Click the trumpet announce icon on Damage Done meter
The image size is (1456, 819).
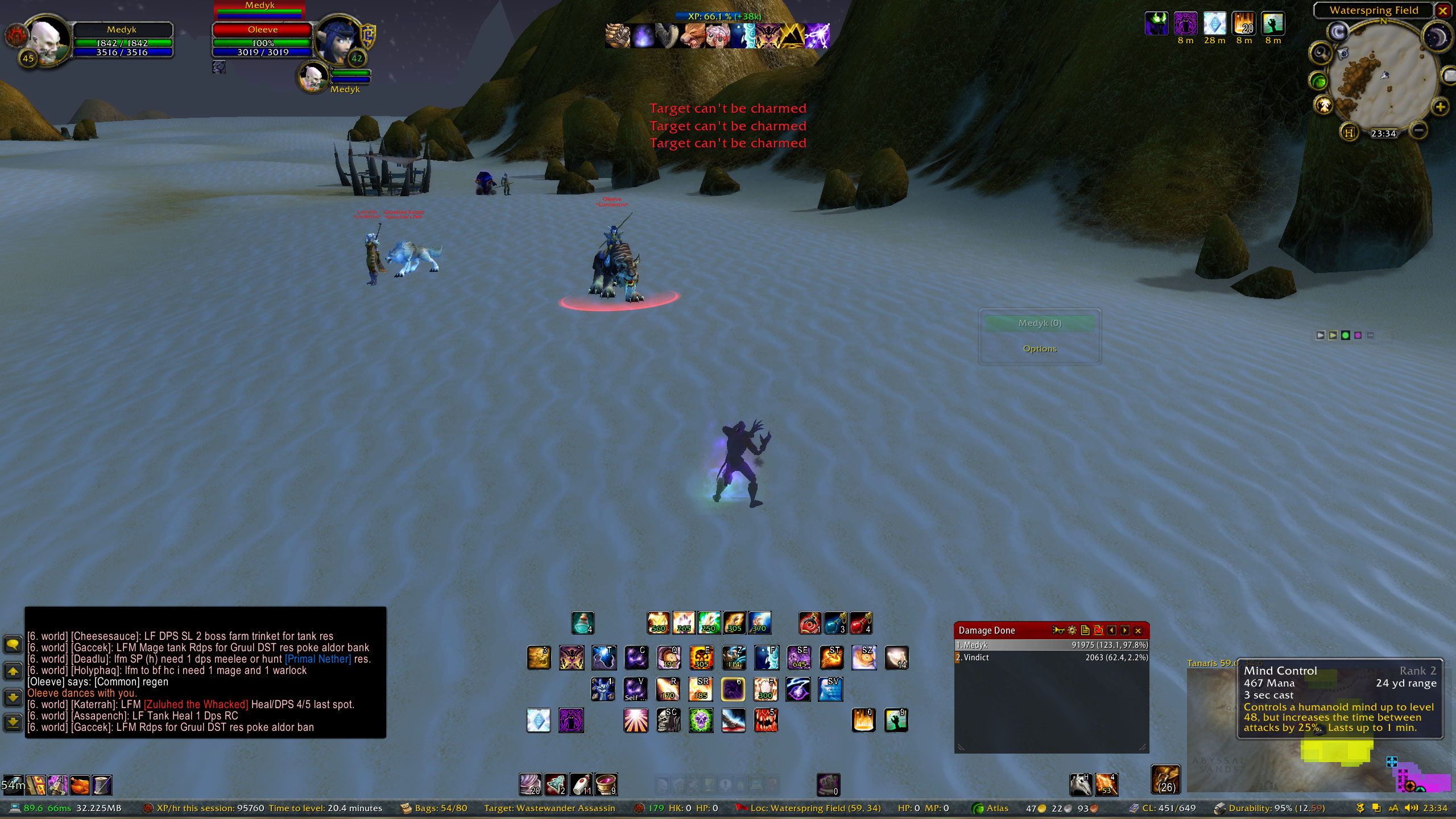pos(1058,630)
